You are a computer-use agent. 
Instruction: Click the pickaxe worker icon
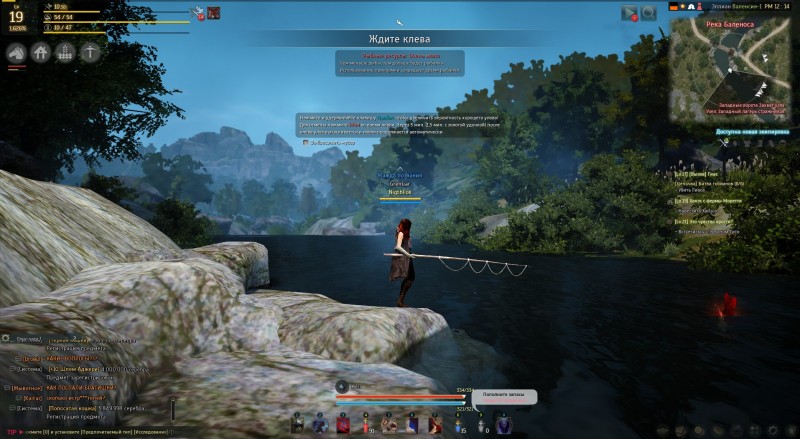coord(92,52)
